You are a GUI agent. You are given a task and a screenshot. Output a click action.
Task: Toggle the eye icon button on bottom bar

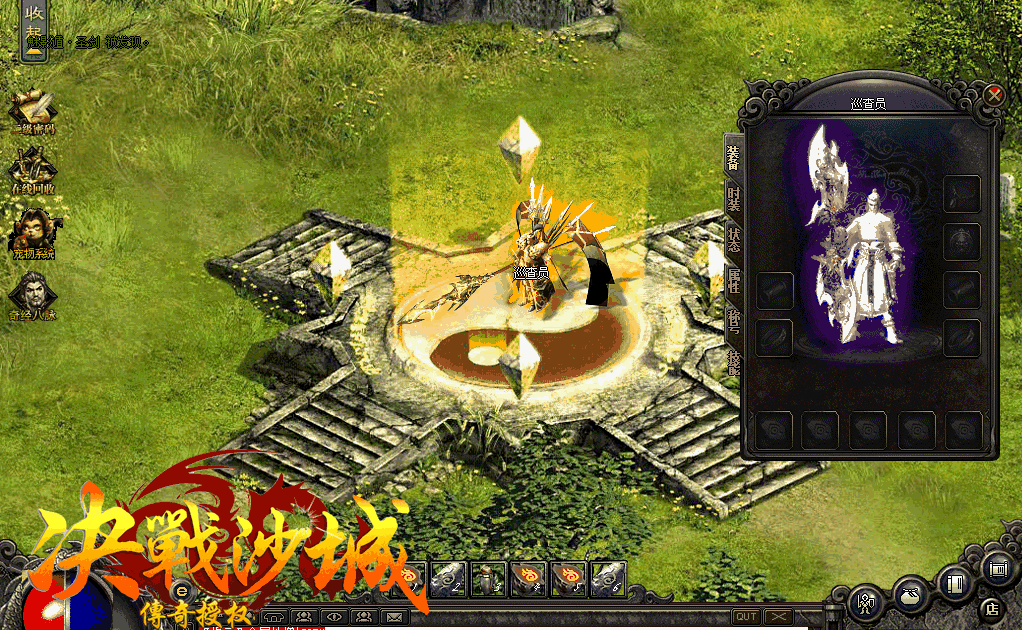point(333,617)
